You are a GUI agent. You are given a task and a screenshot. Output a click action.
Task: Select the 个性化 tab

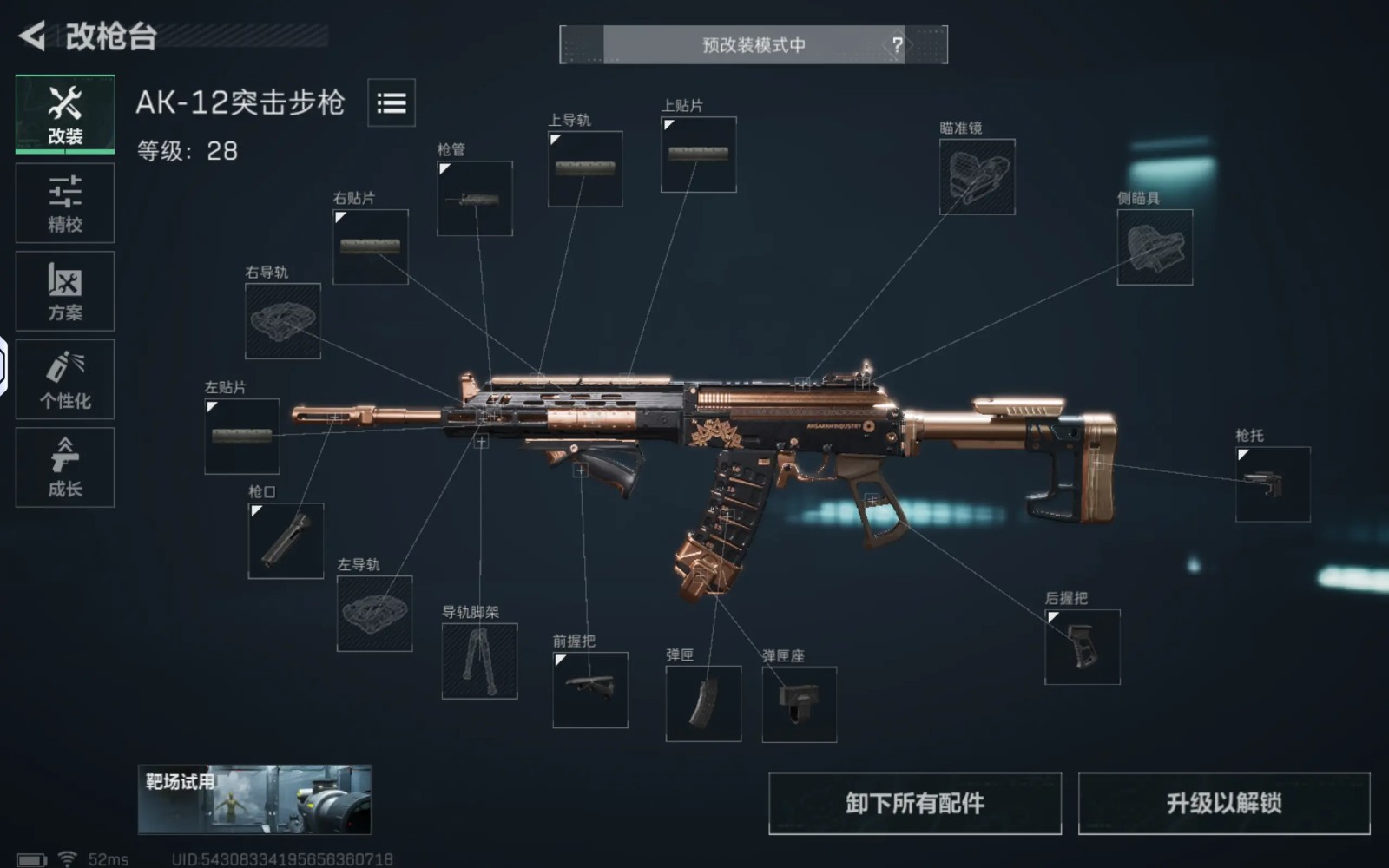click(x=65, y=380)
